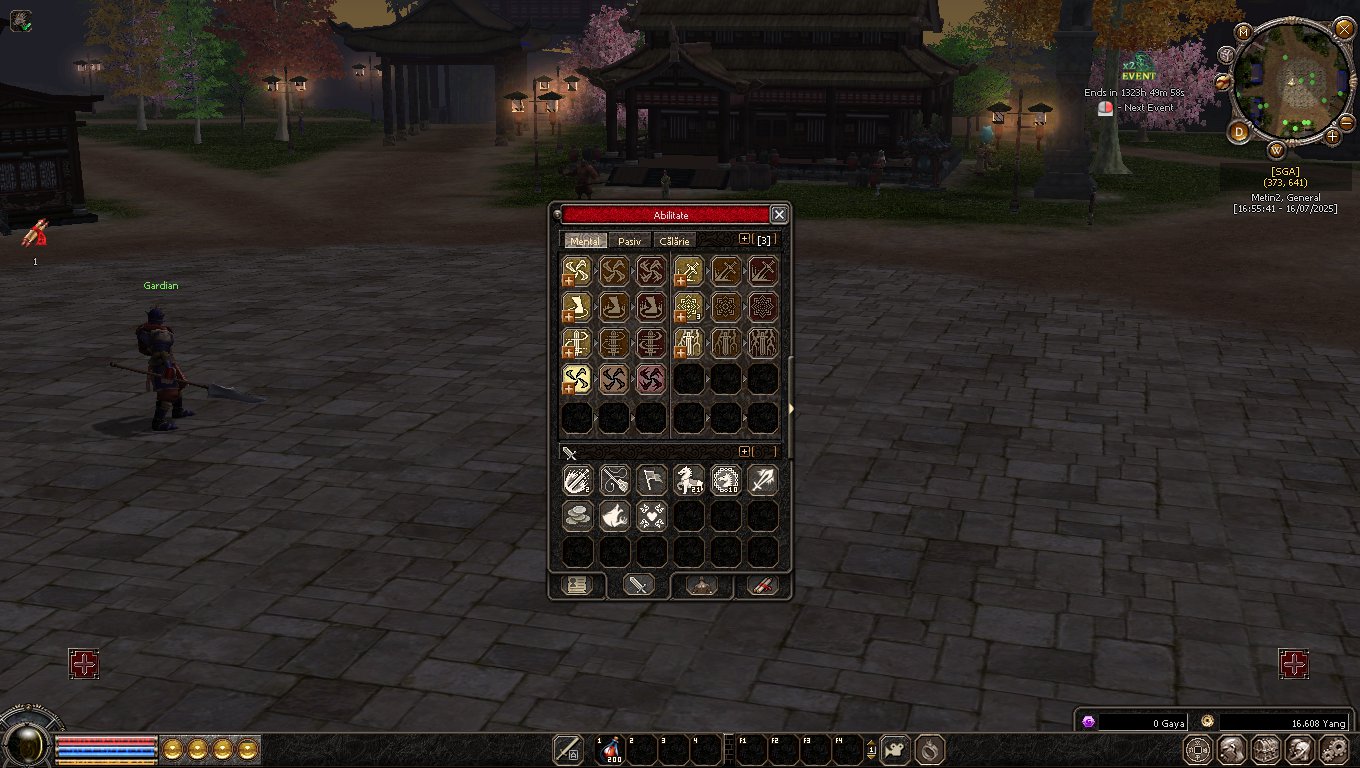Open the Călărie skills tab
This screenshot has height=768, width=1360.
click(674, 241)
